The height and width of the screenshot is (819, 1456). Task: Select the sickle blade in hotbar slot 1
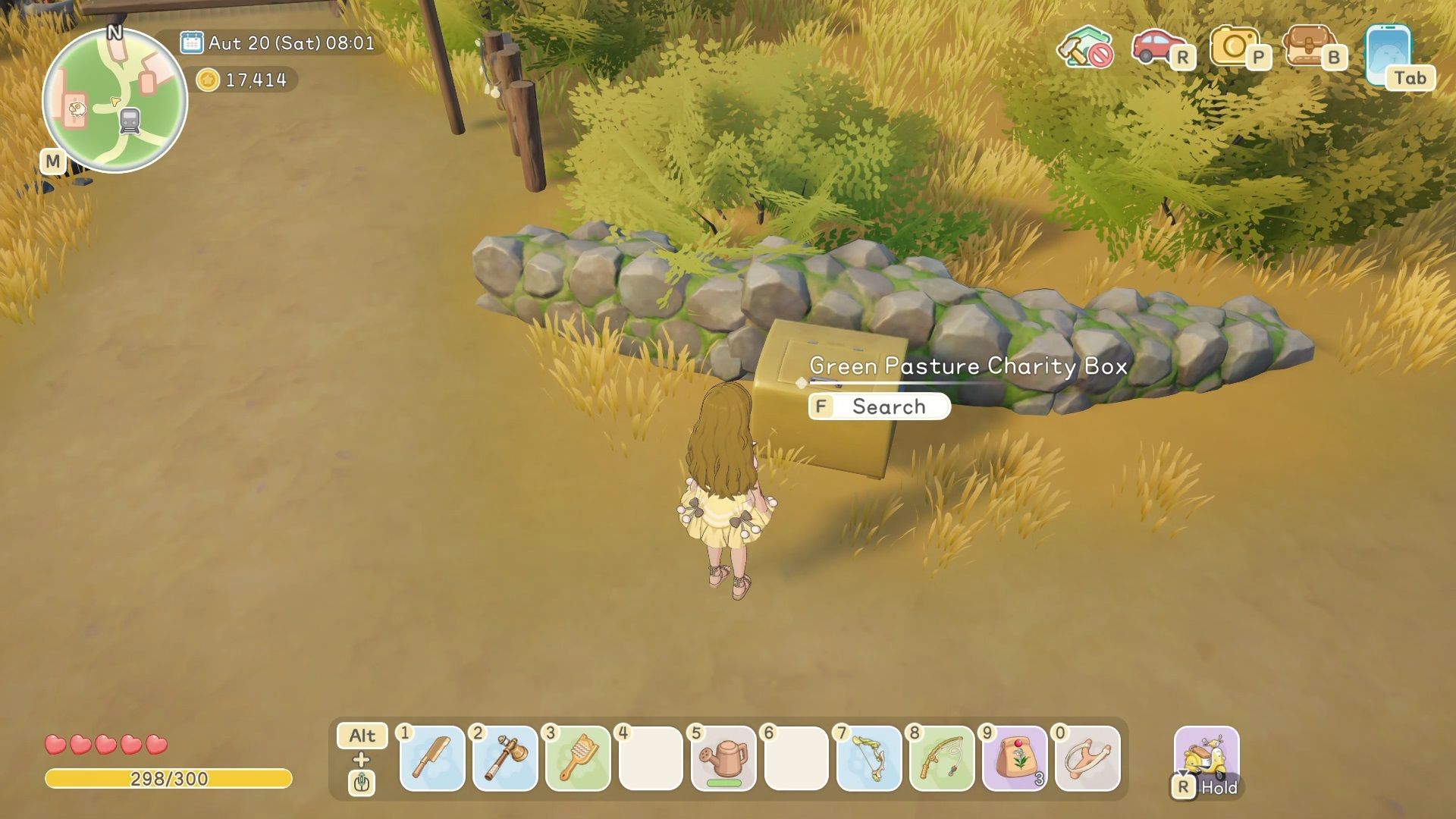(x=432, y=758)
